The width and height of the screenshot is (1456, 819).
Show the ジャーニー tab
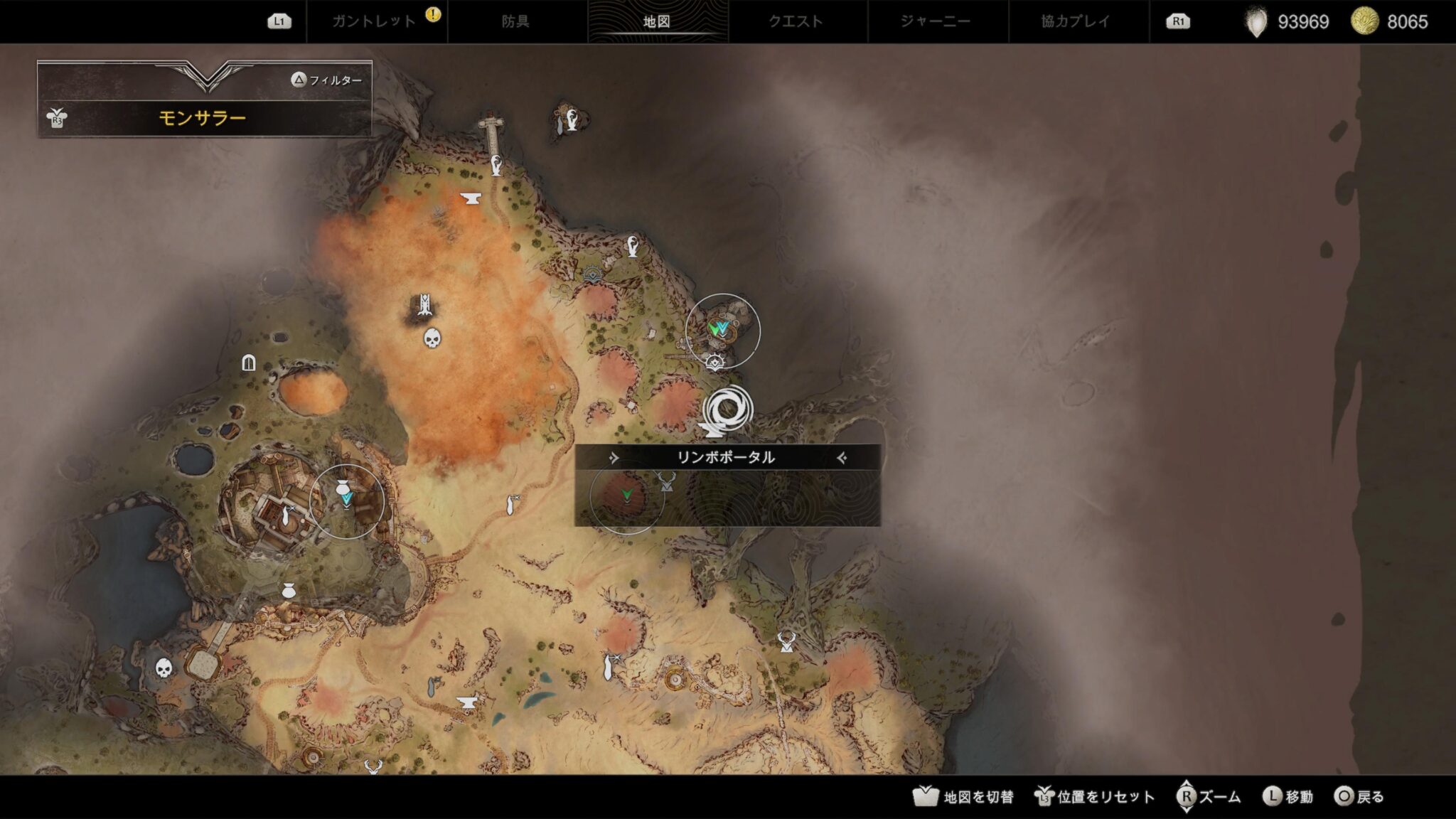point(936,21)
